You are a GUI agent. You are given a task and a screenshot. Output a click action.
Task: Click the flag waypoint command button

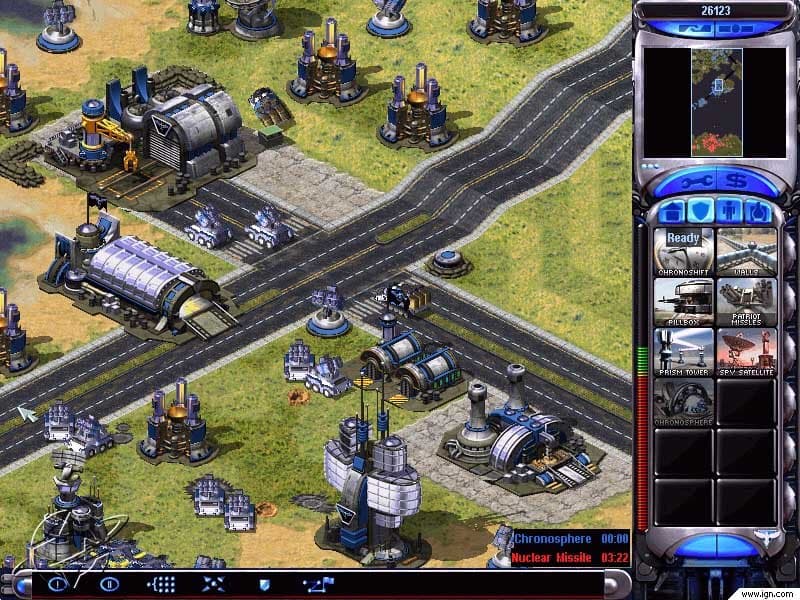click(319, 584)
